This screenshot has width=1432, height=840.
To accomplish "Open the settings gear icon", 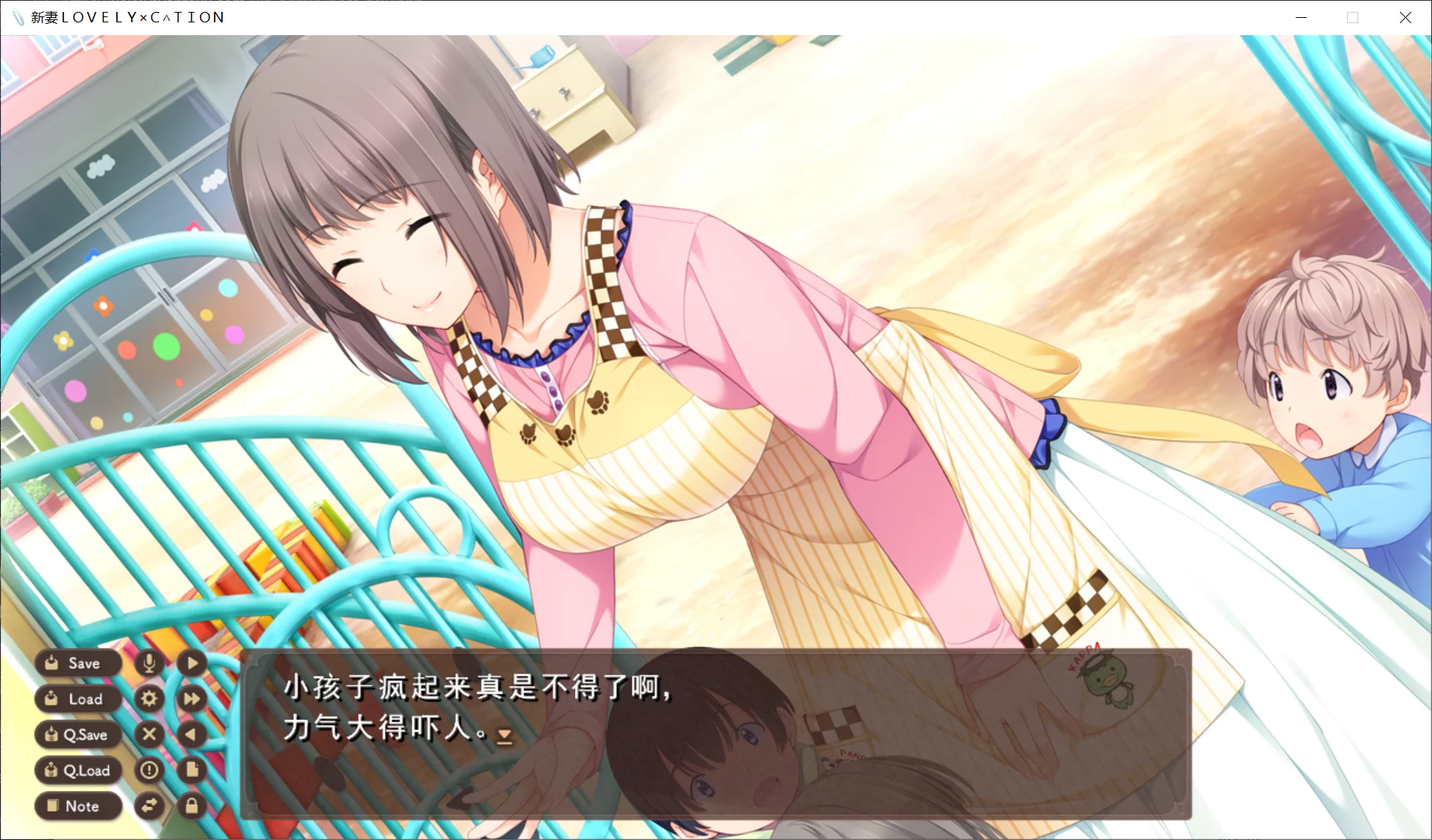I will [x=149, y=699].
